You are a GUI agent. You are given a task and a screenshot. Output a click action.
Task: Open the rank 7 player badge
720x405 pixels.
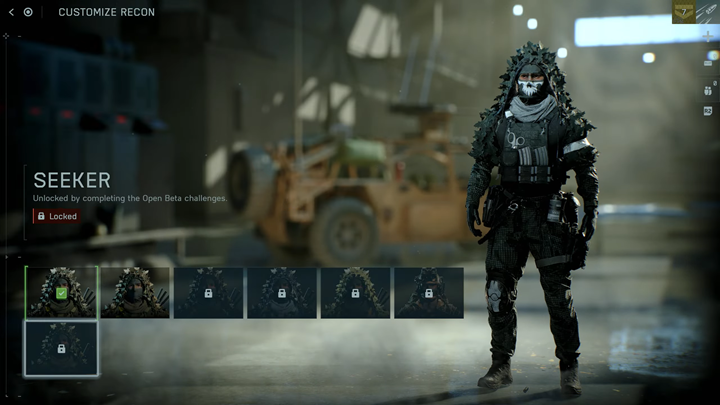684,12
